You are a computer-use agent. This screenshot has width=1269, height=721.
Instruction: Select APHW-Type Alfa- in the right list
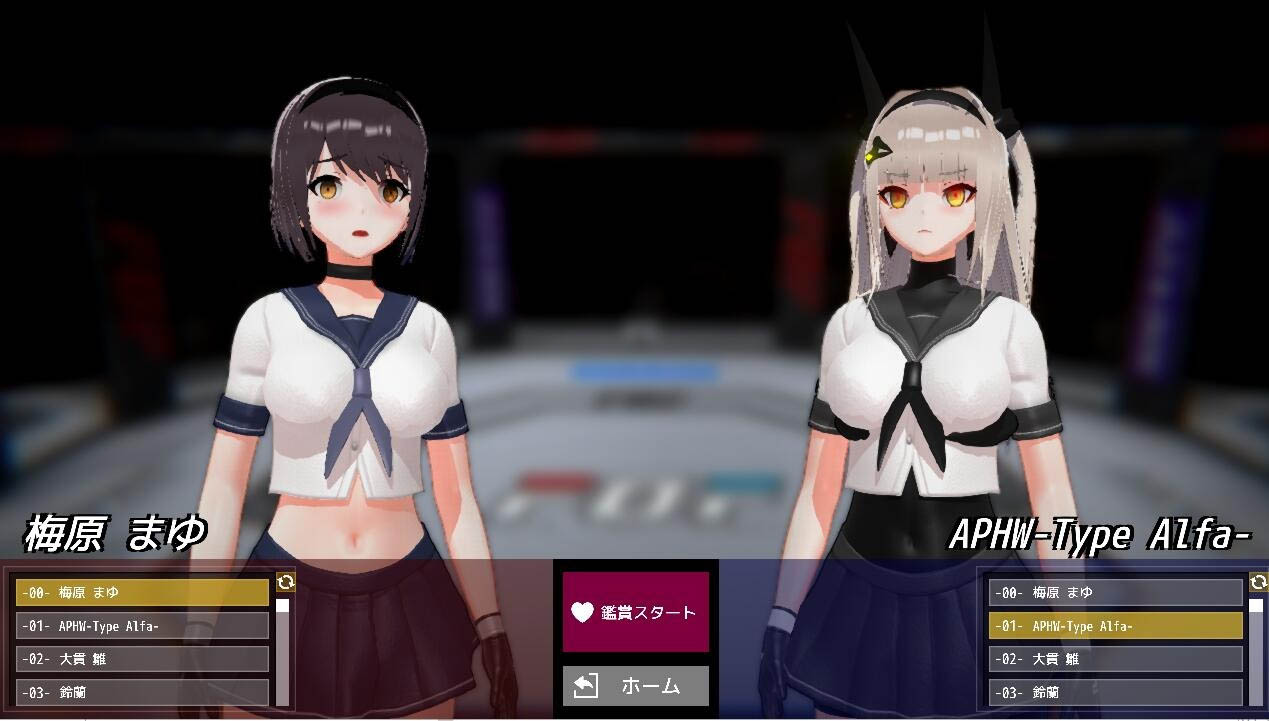(x=1115, y=626)
